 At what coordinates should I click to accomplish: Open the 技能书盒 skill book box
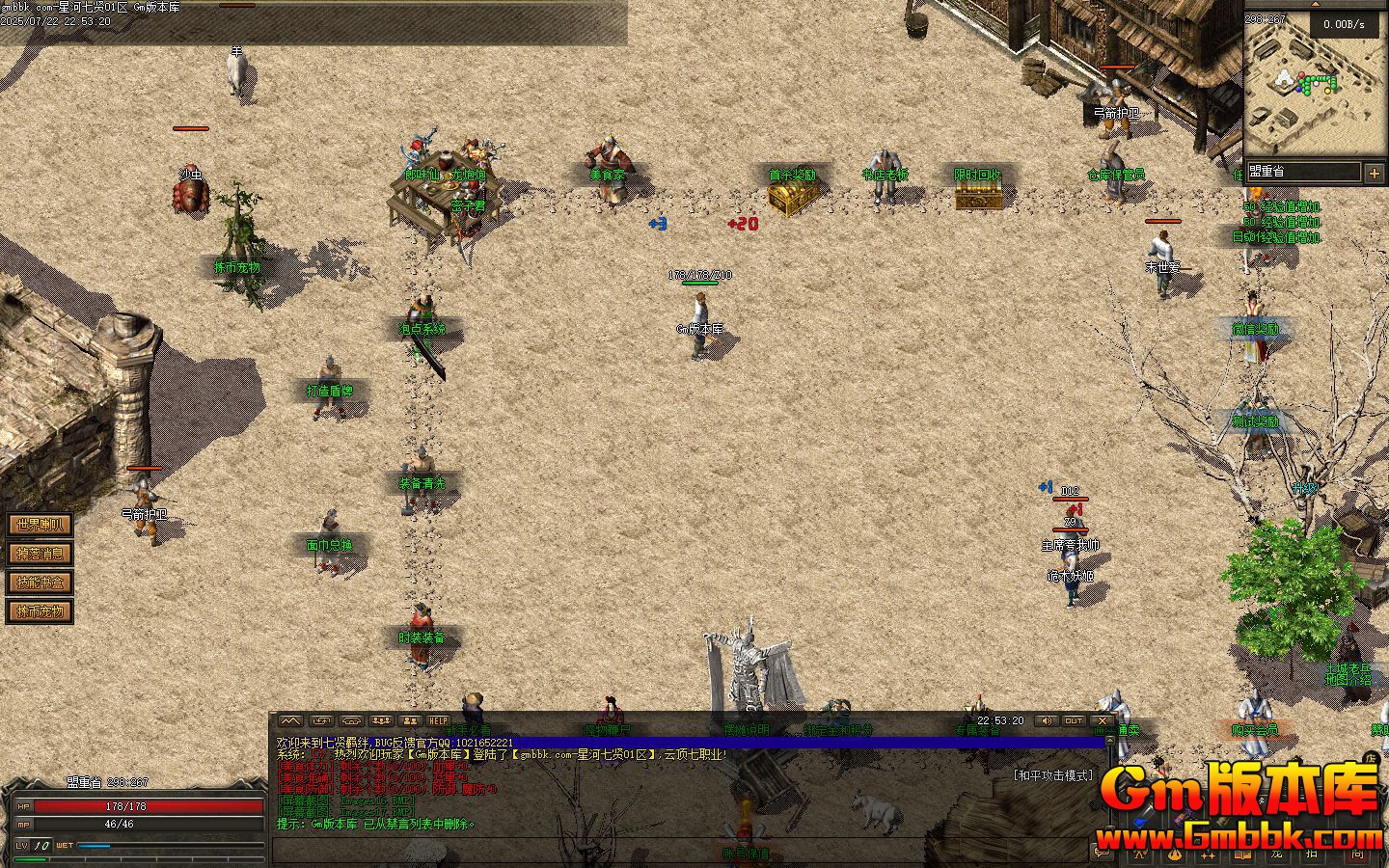pos(40,583)
